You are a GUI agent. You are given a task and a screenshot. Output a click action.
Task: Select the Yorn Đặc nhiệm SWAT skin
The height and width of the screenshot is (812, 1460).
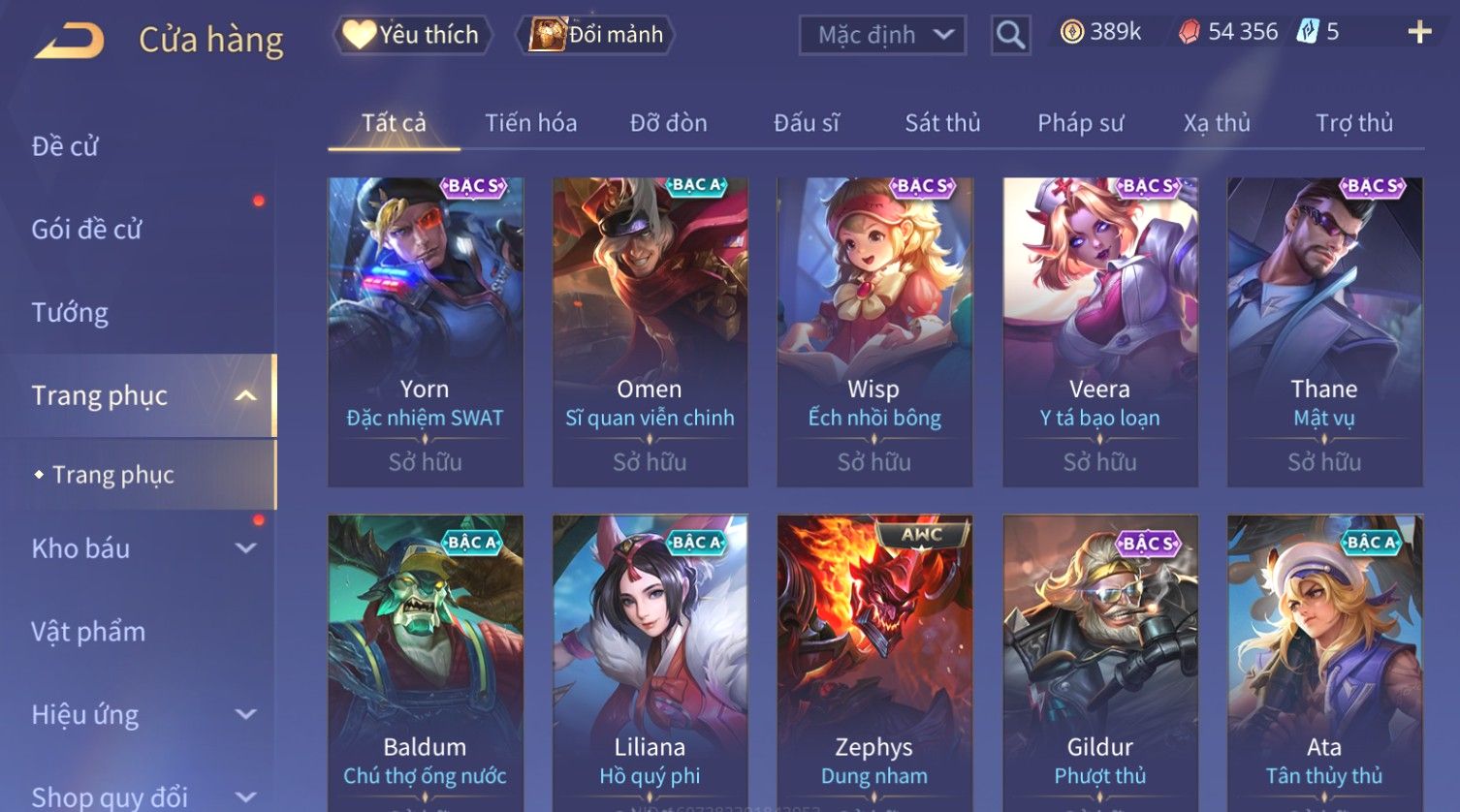[x=425, y=329]
